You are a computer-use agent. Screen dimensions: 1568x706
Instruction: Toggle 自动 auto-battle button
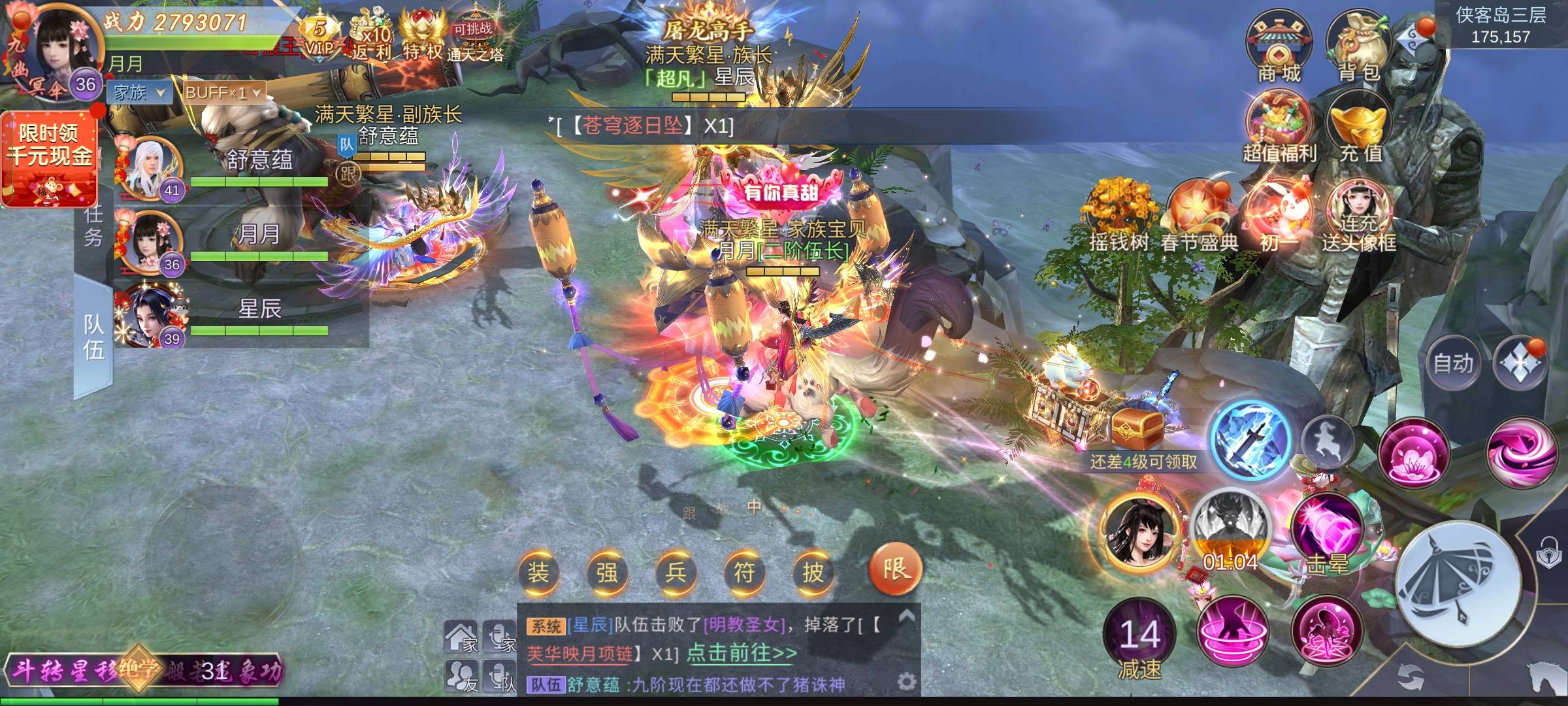1453,363
